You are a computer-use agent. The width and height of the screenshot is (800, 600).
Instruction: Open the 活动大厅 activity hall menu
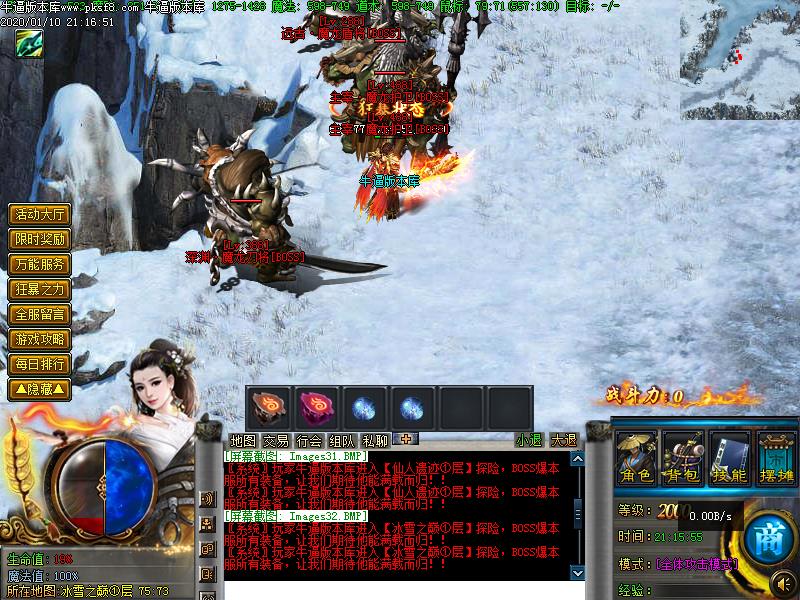(x=40, y=215)
